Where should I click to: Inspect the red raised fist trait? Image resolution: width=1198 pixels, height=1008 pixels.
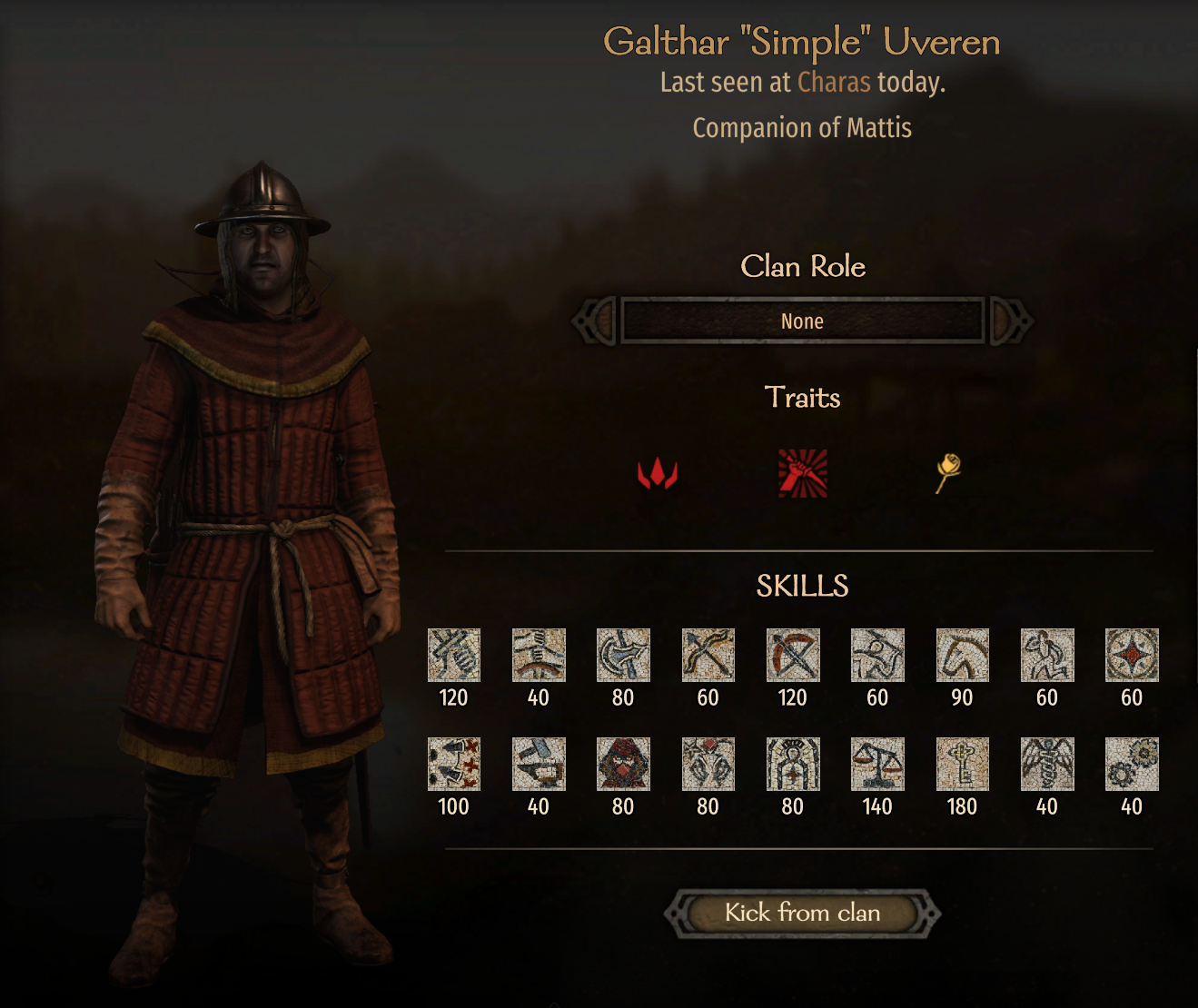pos(803,473)
